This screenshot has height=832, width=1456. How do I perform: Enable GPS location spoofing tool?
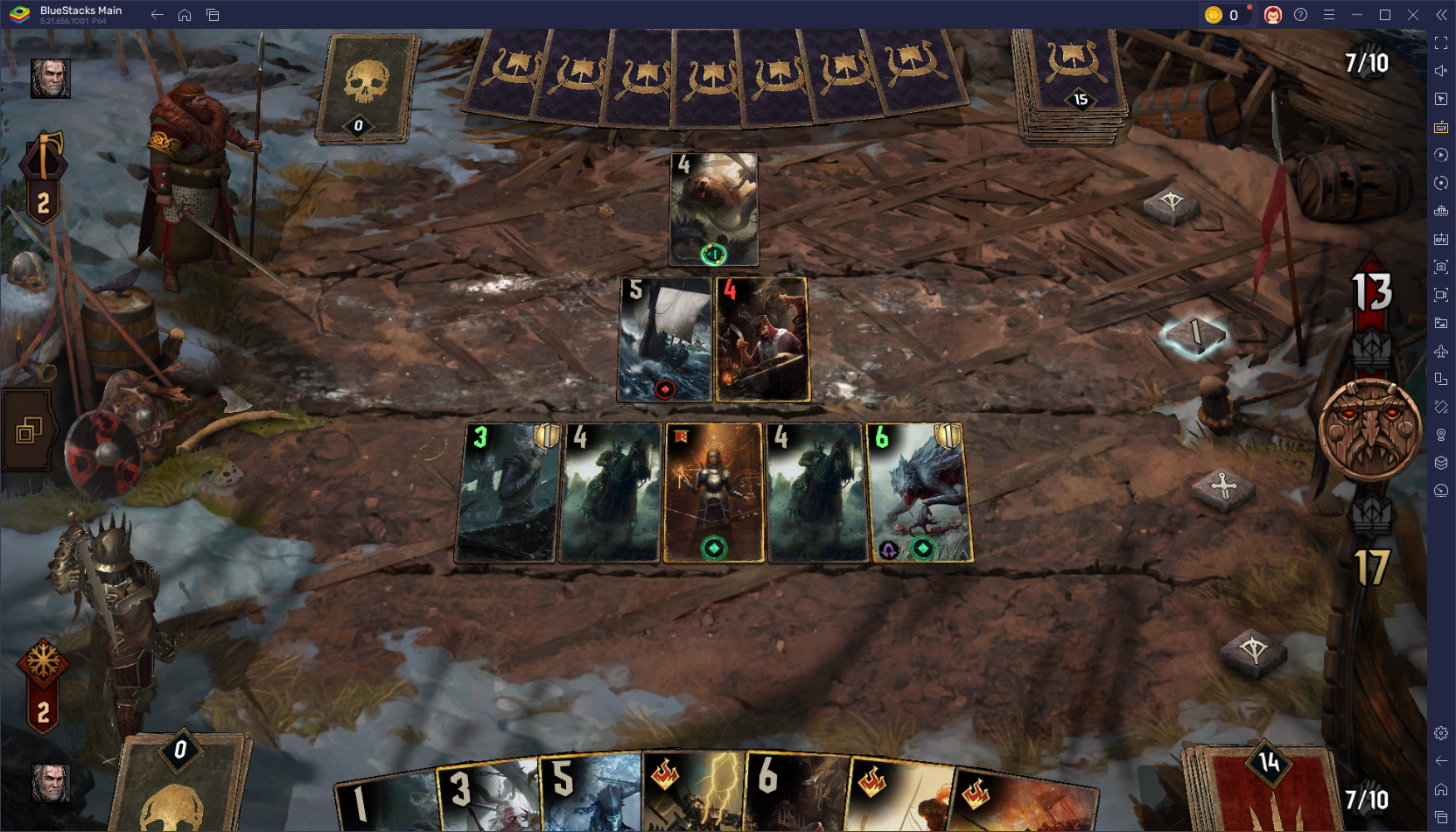click(x=1440, y=435)
